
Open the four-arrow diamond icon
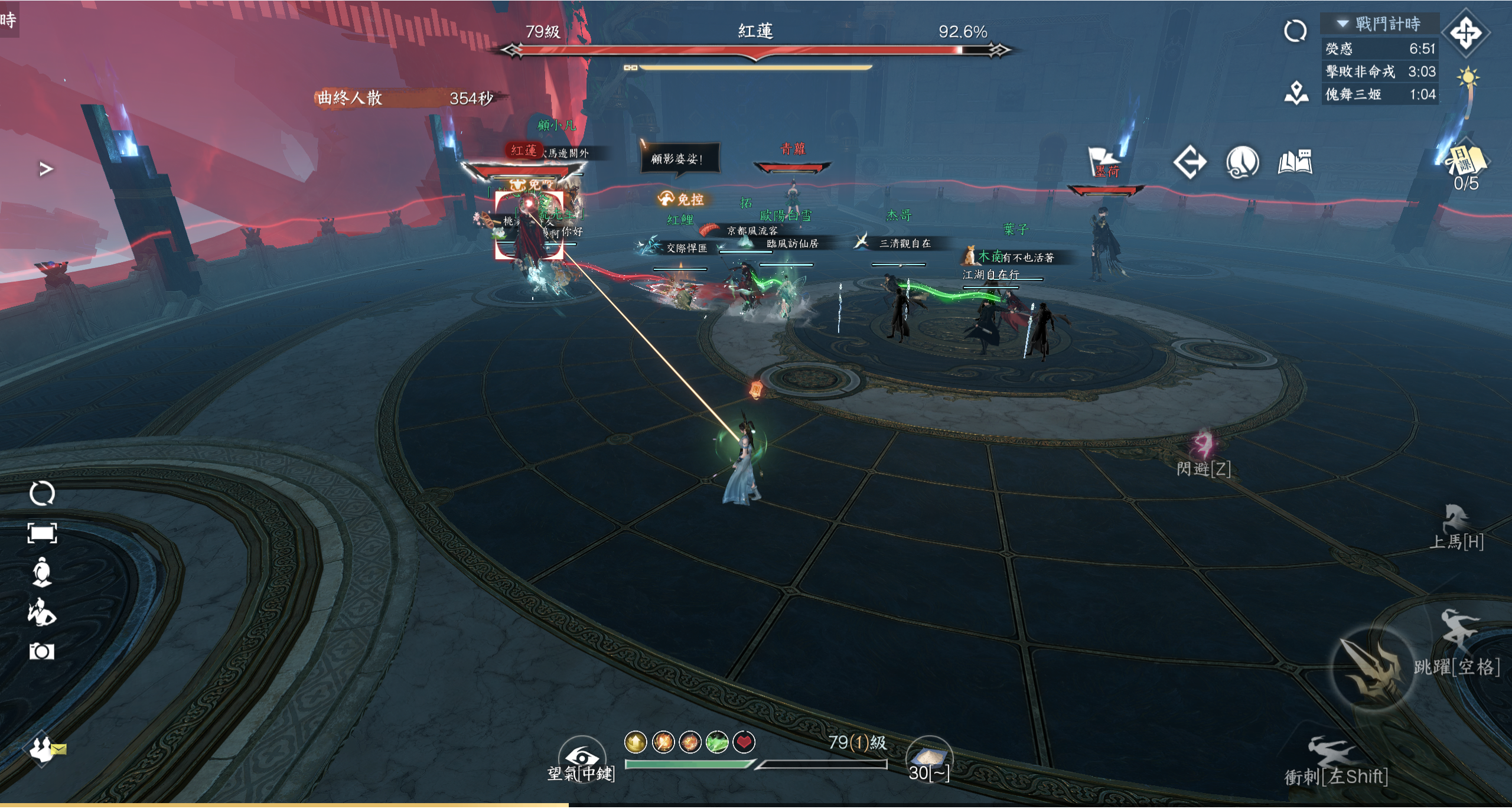1466,32
